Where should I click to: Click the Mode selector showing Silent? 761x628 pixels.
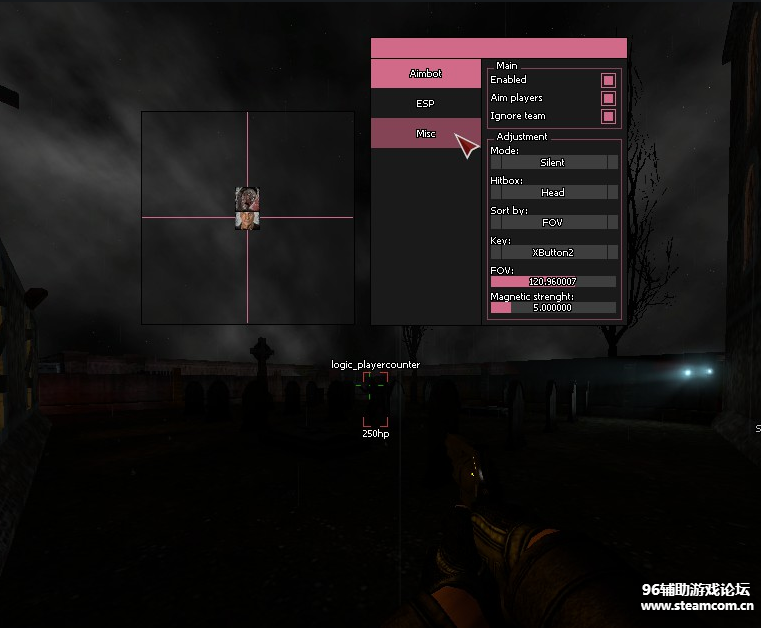tap(552, 162)
